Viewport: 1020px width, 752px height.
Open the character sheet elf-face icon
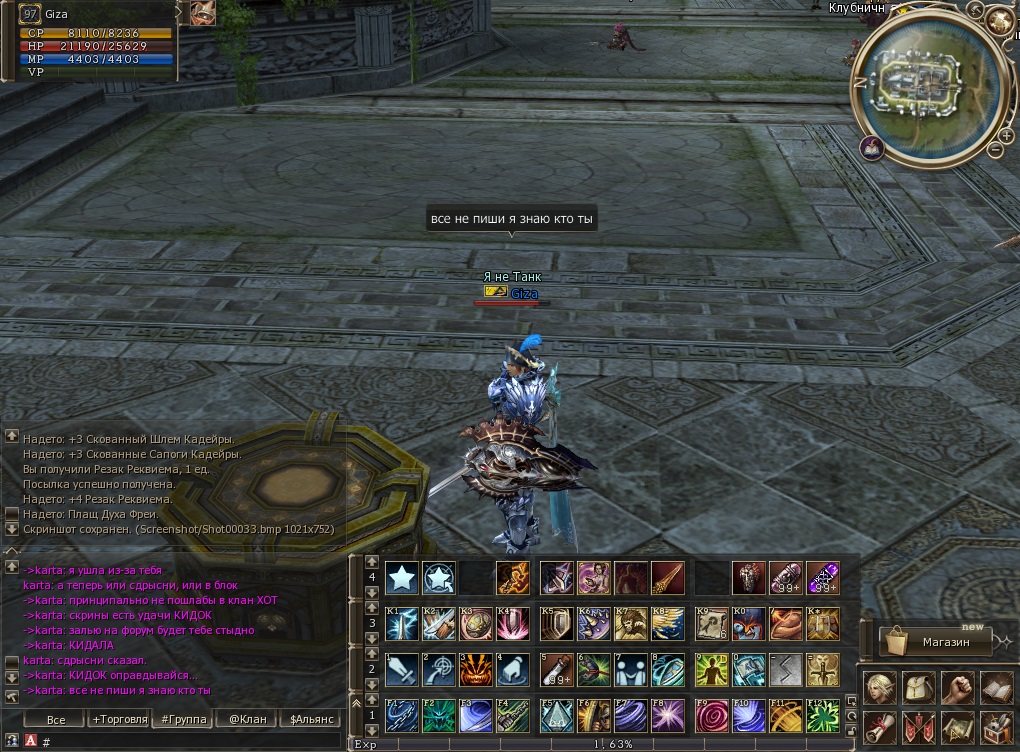(879, 687)
